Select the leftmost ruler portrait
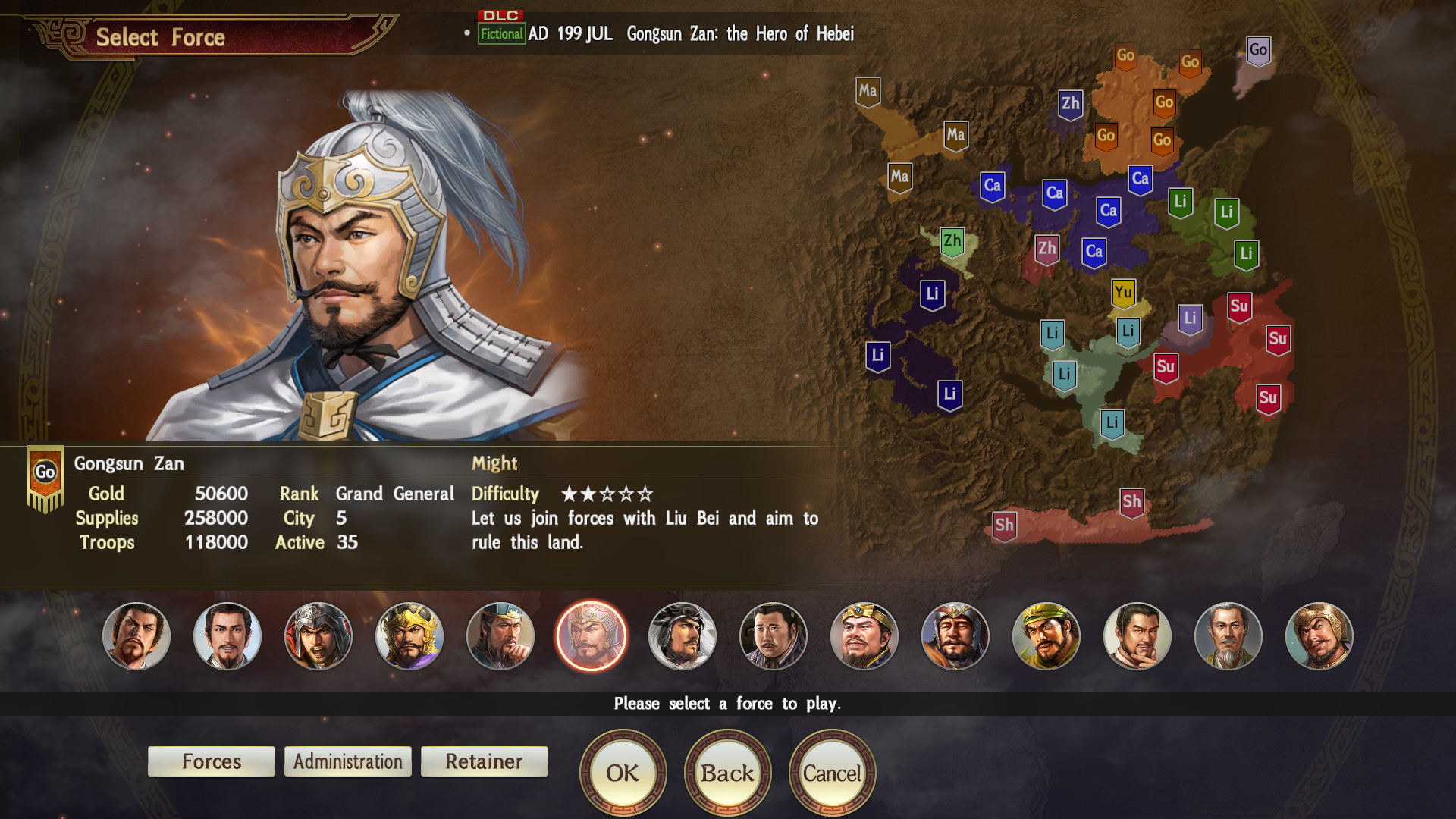 pos(136,637)
